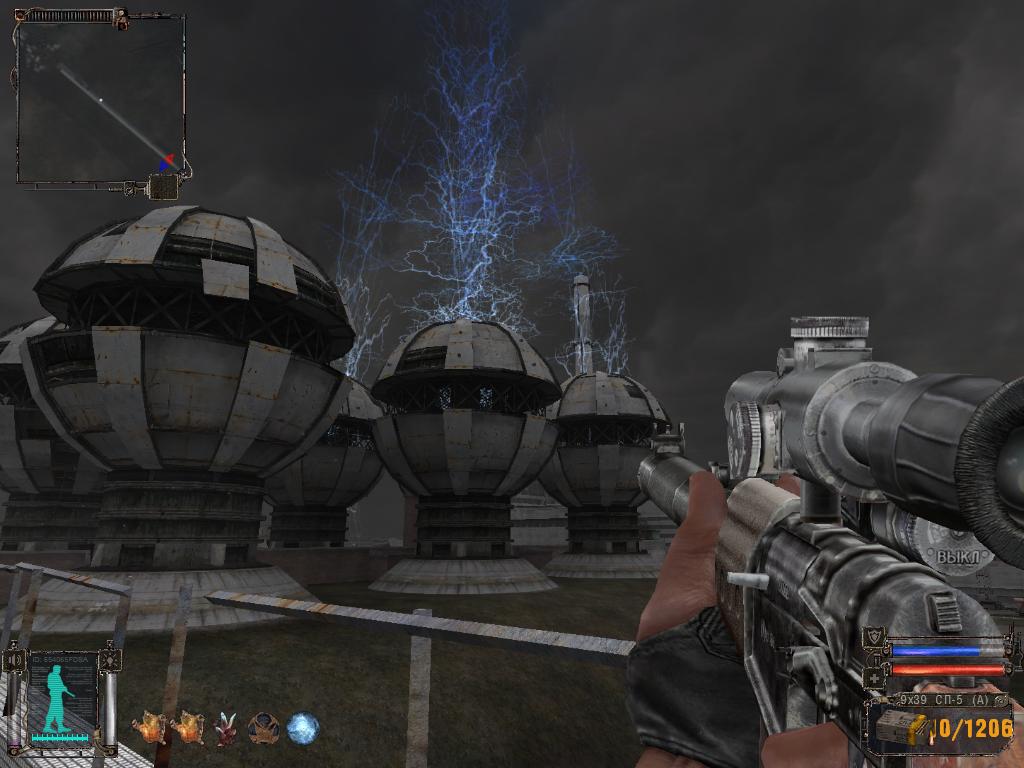This screenshot has height=768, width=1024.
Task: Choose the round brown shell artifact icon
Action: pos(264,728)
